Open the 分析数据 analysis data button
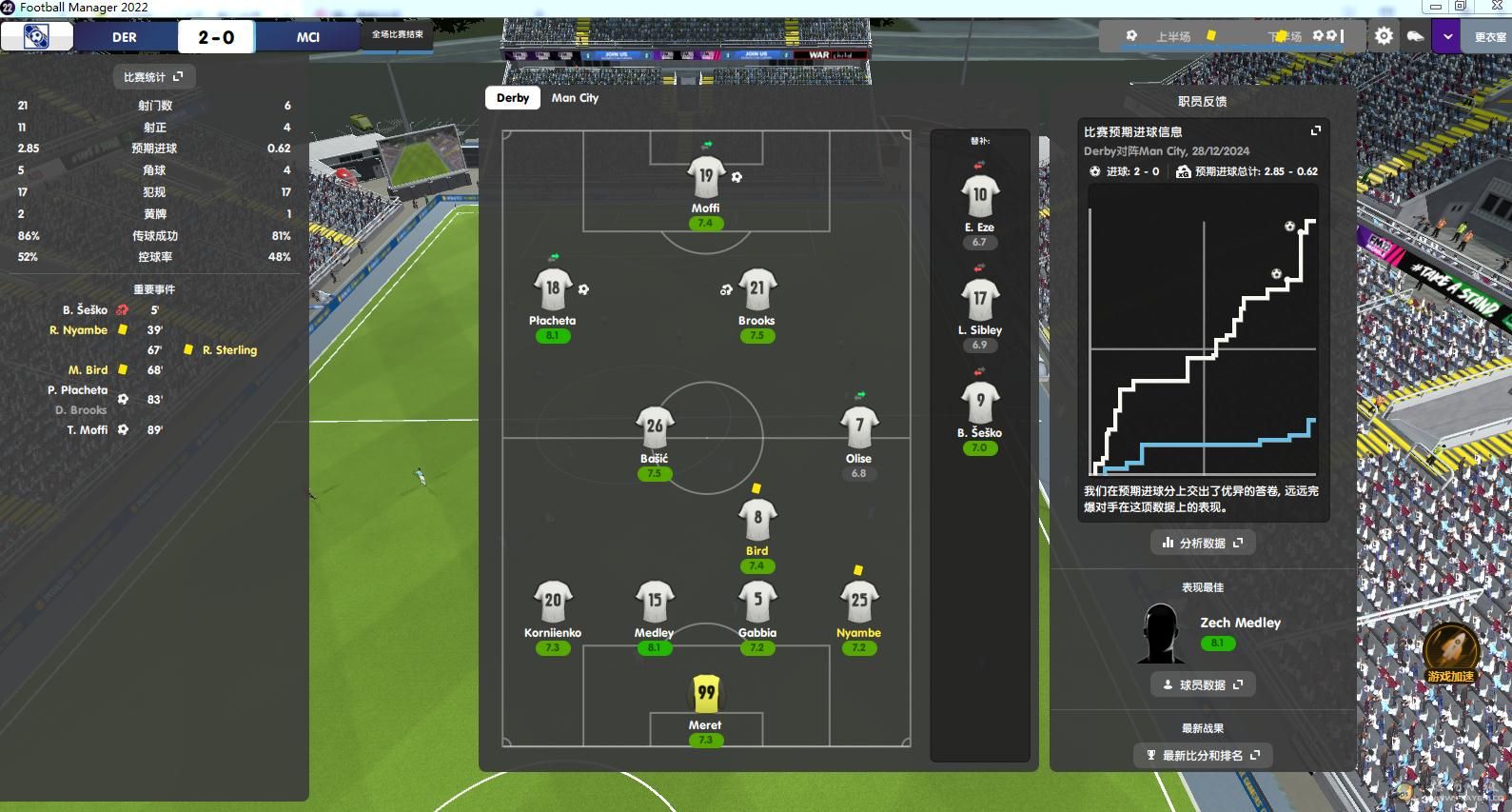This screenshot has width=1512, height=812. (x=1202, y=543)
